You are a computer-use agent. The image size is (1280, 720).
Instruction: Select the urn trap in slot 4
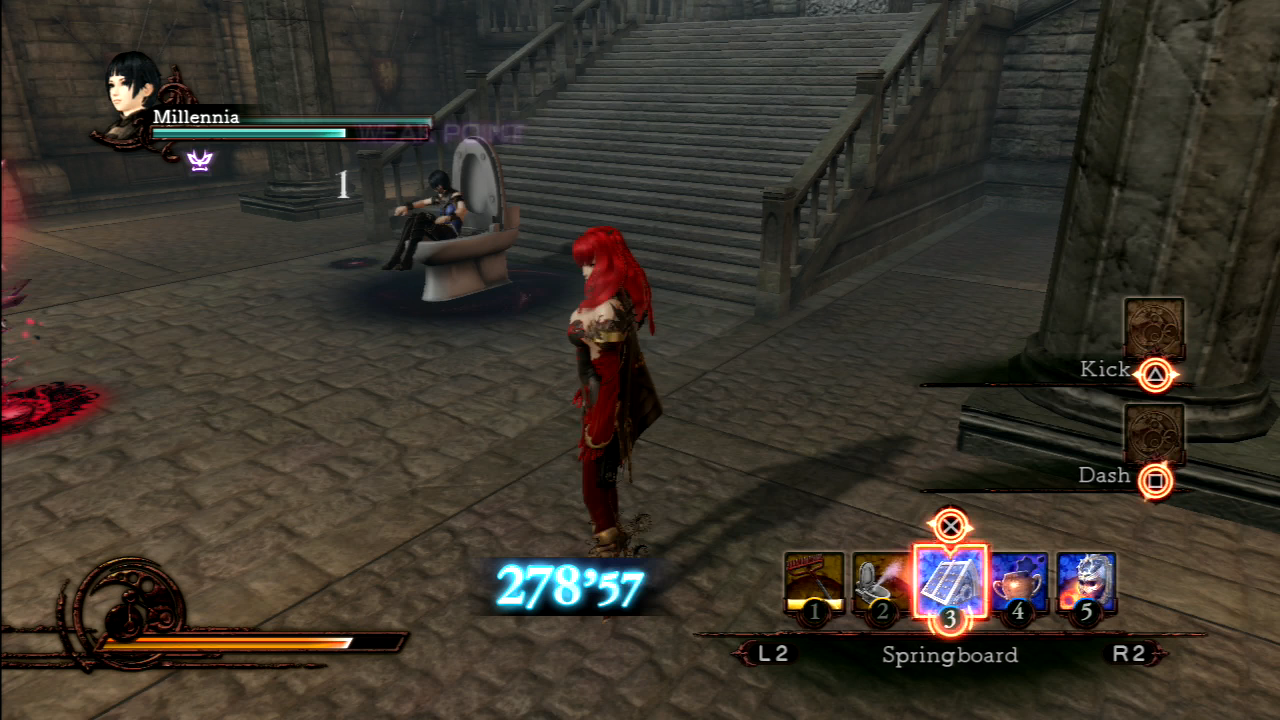click(1018, 581)
